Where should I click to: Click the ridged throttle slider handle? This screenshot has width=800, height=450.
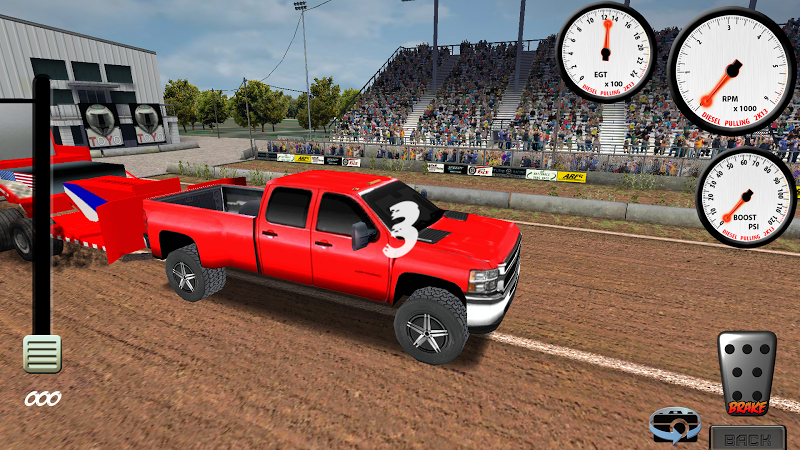point(42,354)
